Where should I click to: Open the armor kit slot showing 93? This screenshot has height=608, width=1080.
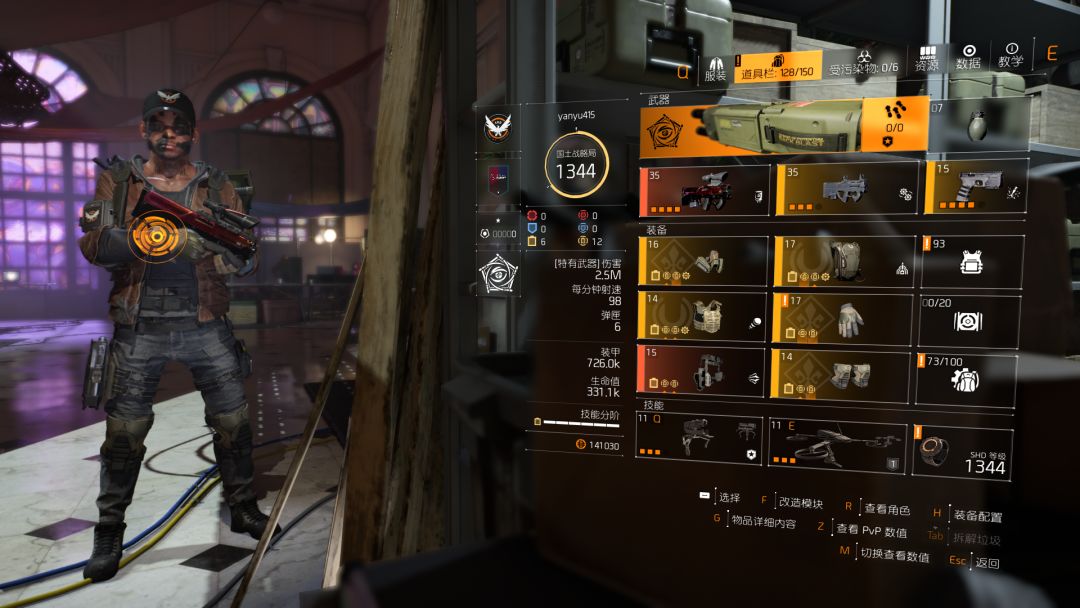point(971,262)
